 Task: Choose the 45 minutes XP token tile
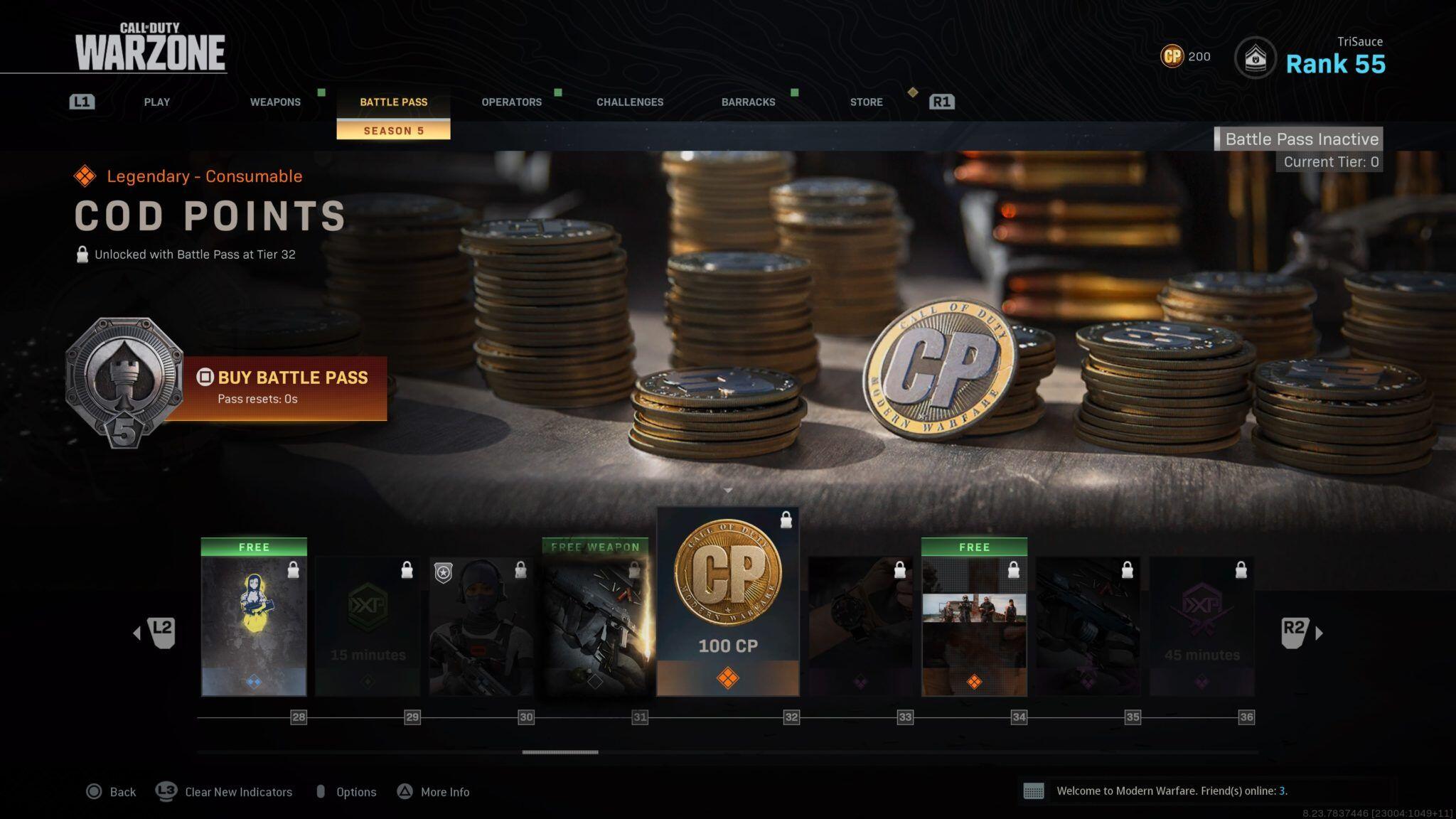point(1201,626)
